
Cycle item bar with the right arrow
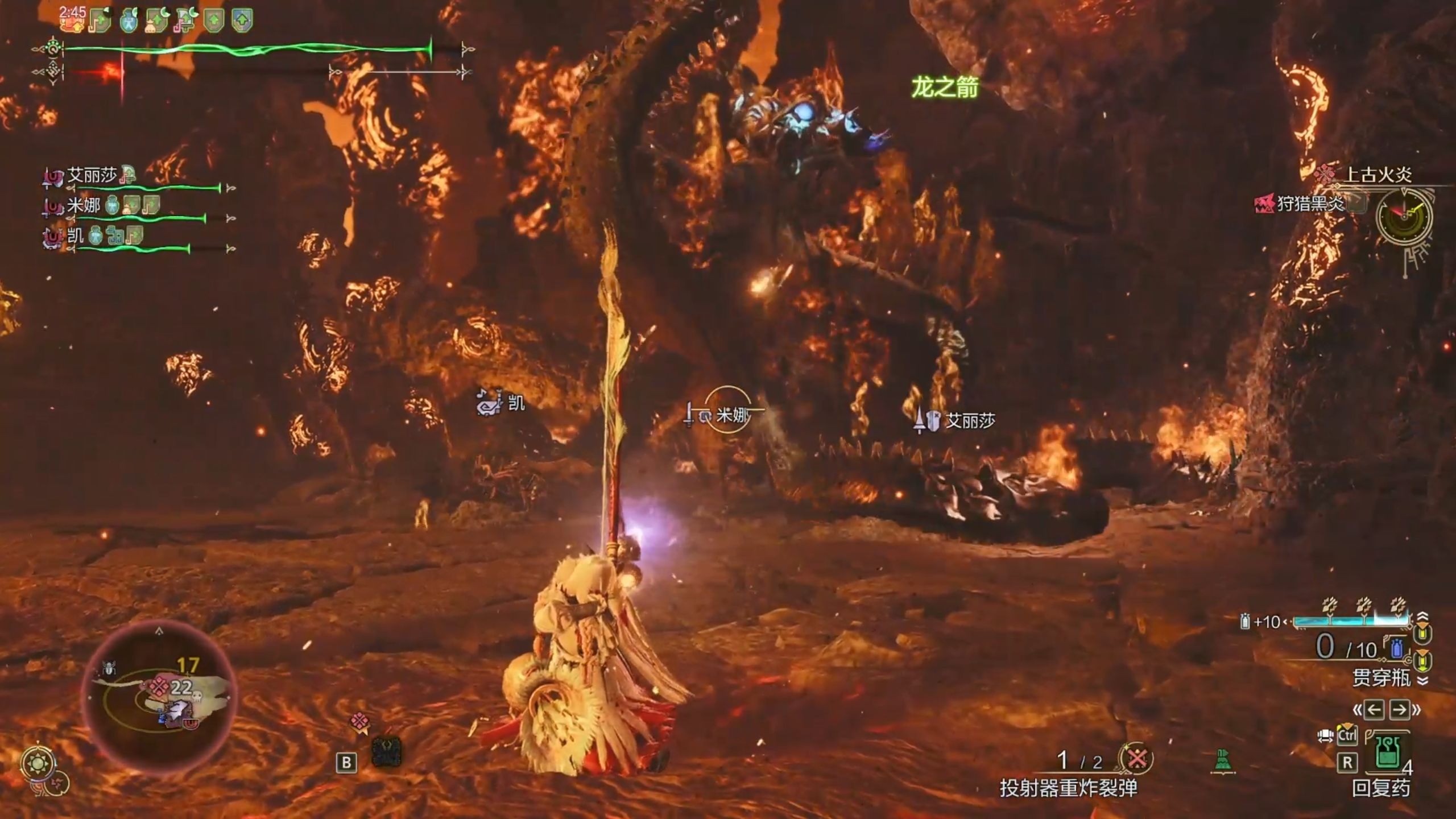(x=1400, y=710)
